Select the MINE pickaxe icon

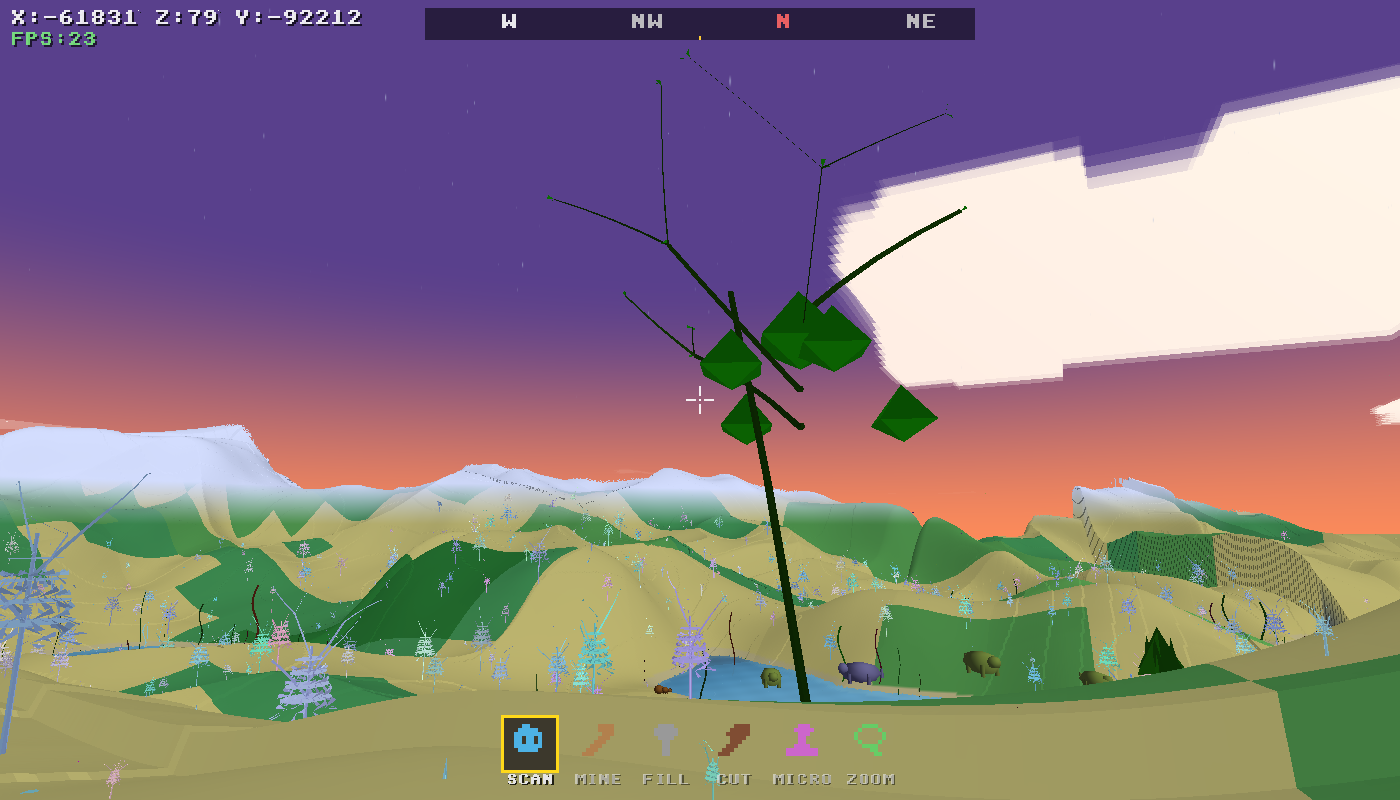click(599, 740)
